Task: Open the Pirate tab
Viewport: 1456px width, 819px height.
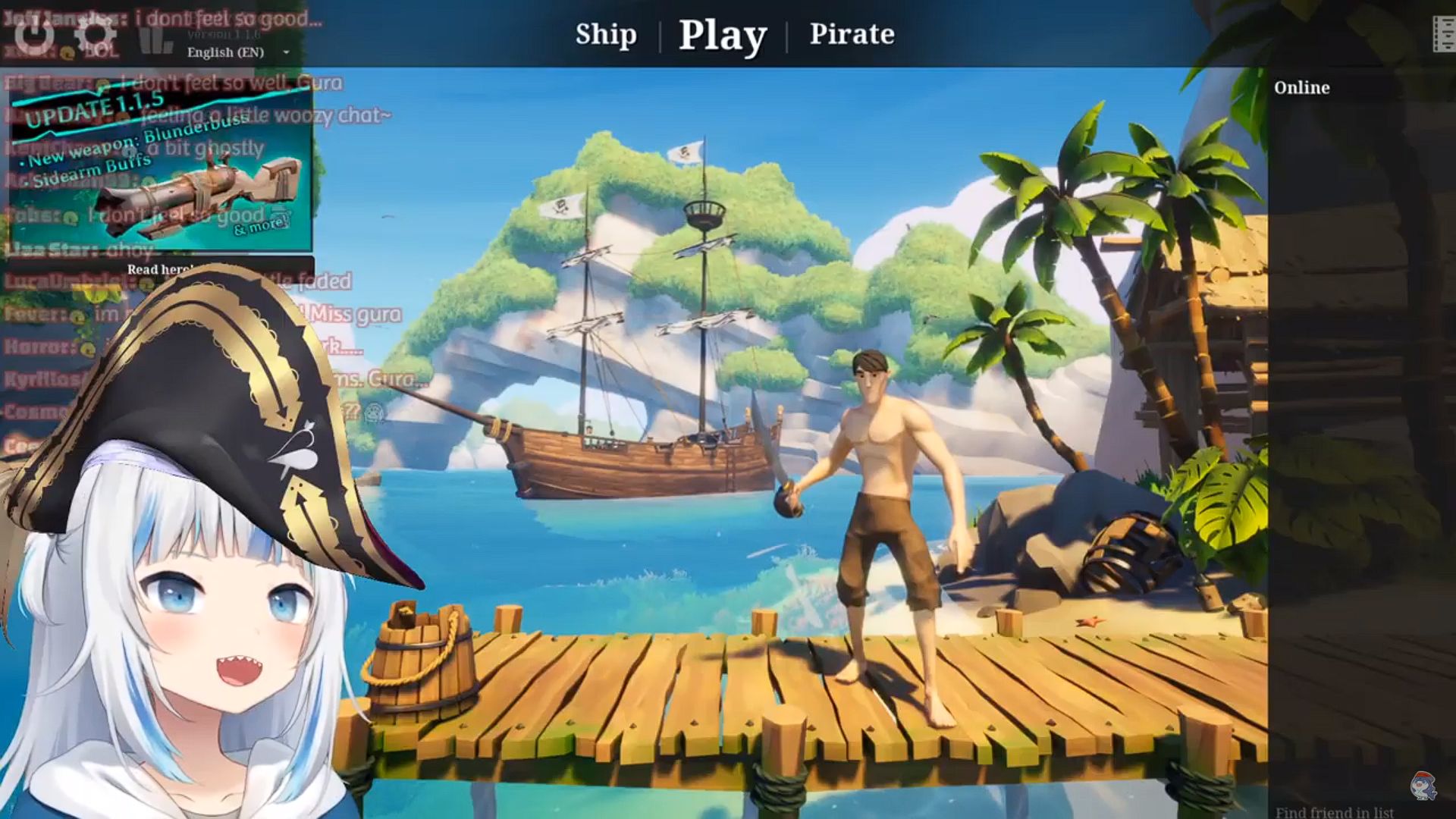Action: click(x=852, y=34)
